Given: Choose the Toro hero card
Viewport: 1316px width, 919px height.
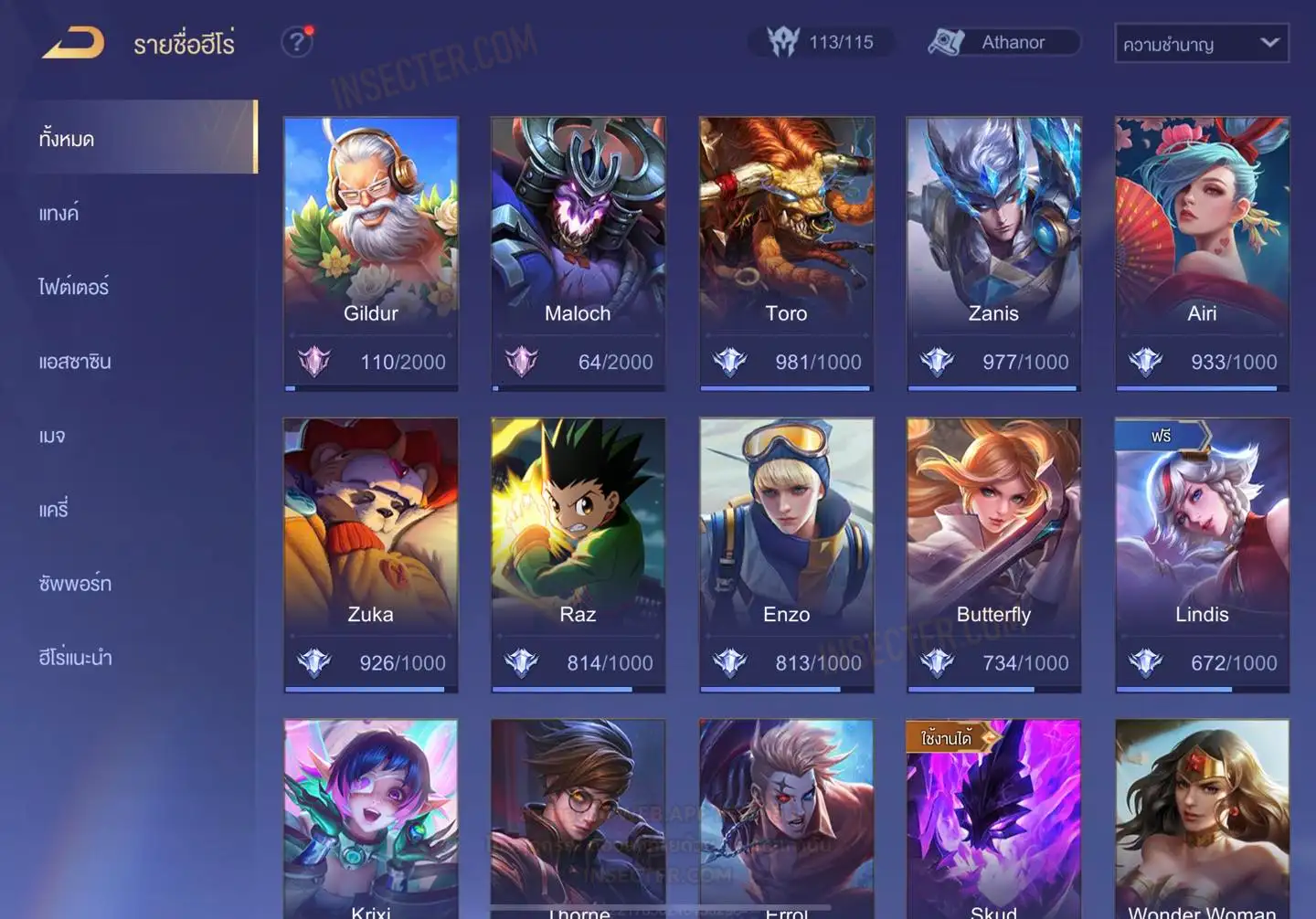Looking at the screenshot, I should click(x=786, y=253).
